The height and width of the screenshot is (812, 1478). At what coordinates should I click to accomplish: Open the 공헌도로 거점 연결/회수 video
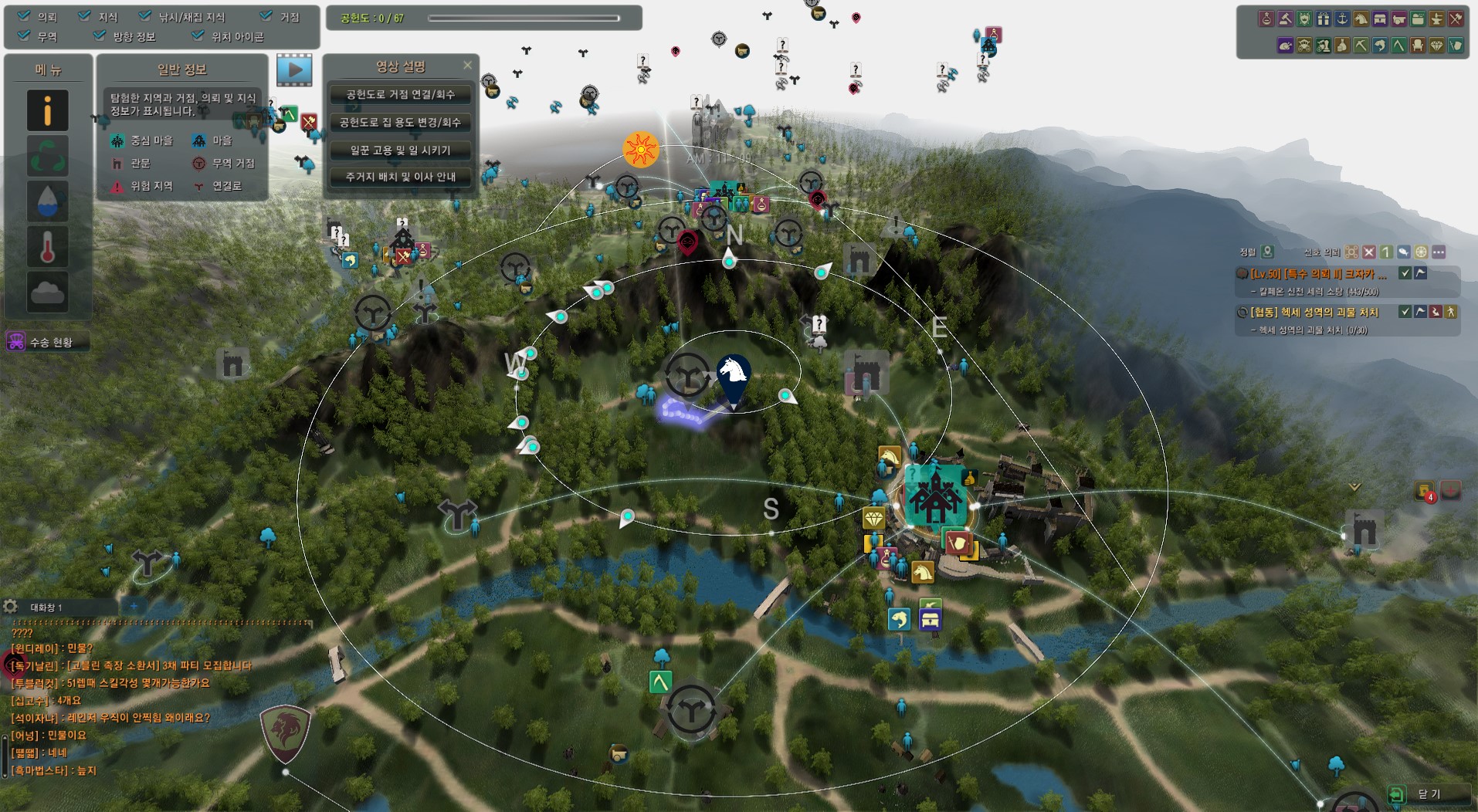pos(400,95)
